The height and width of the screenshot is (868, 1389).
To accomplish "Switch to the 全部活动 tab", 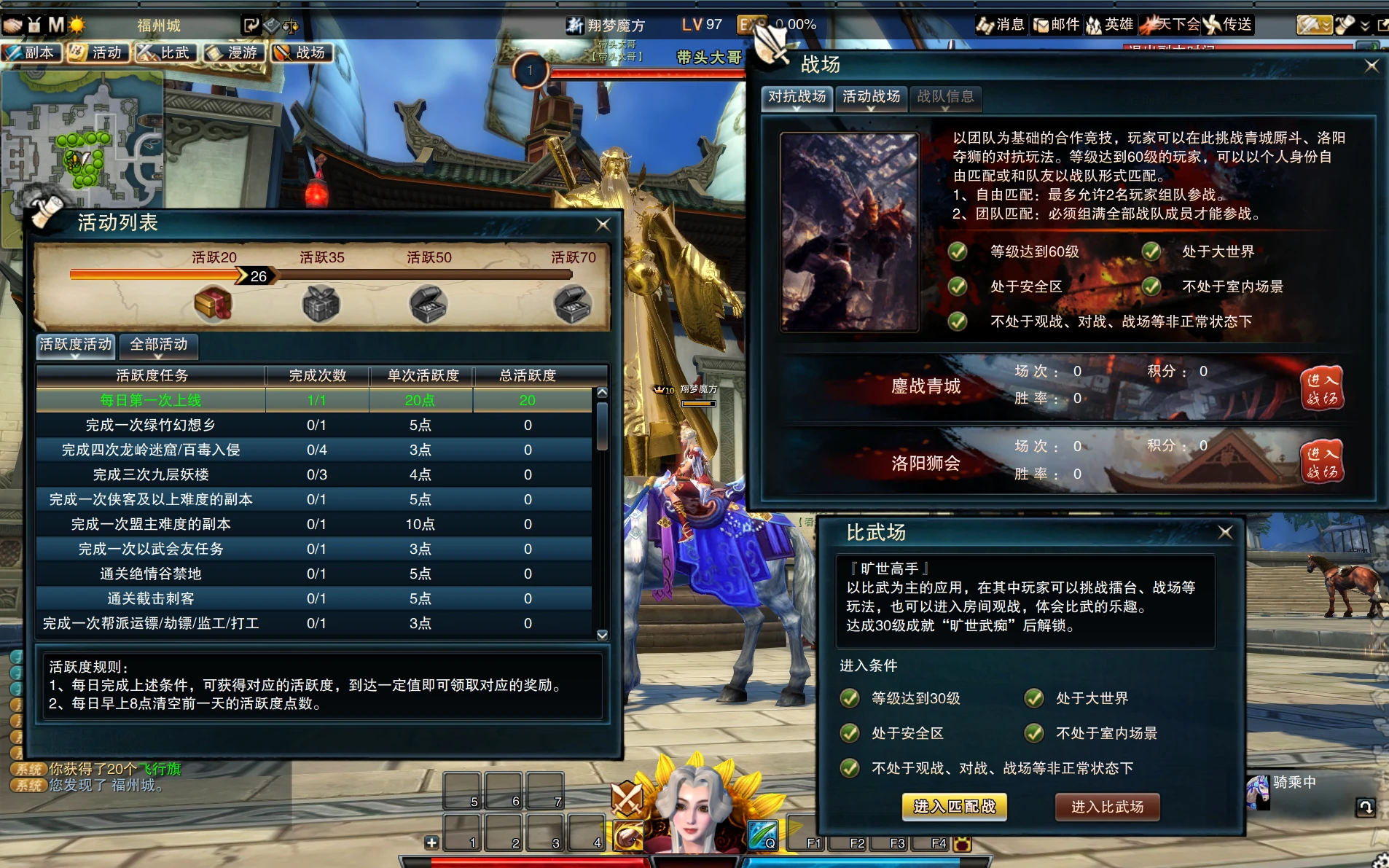I will [x=159, y=345].
